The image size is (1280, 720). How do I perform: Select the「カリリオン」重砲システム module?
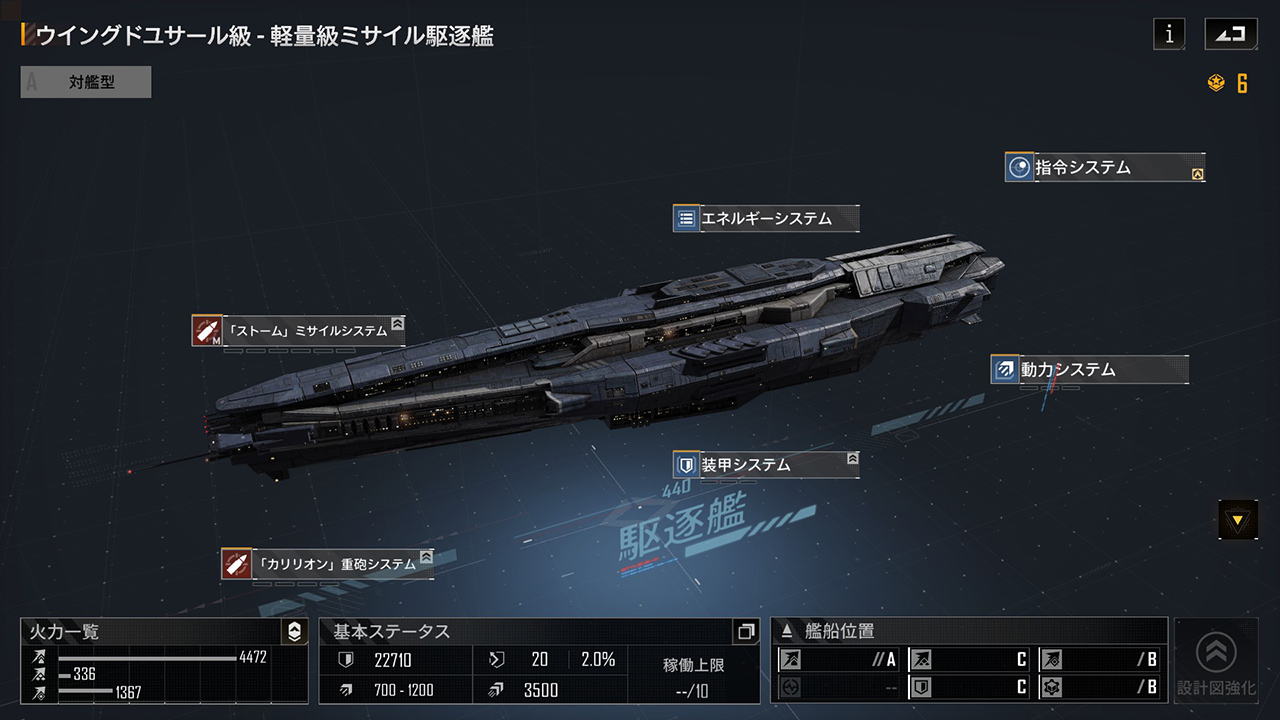coord(328,564)
